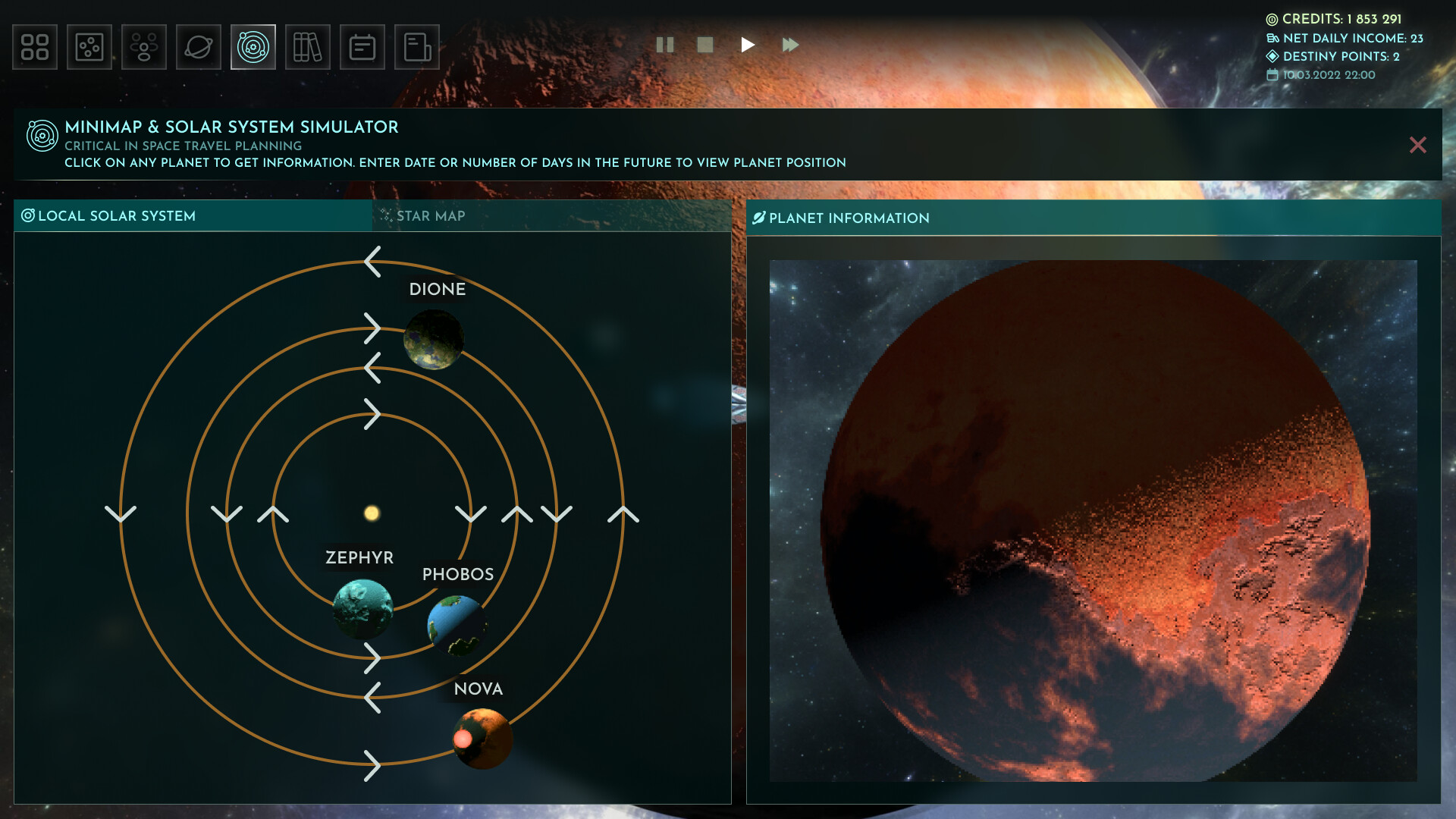This screenshot has height=819, width=1456.
Task: Fast-forward the game time
Action: coord(790,45)
